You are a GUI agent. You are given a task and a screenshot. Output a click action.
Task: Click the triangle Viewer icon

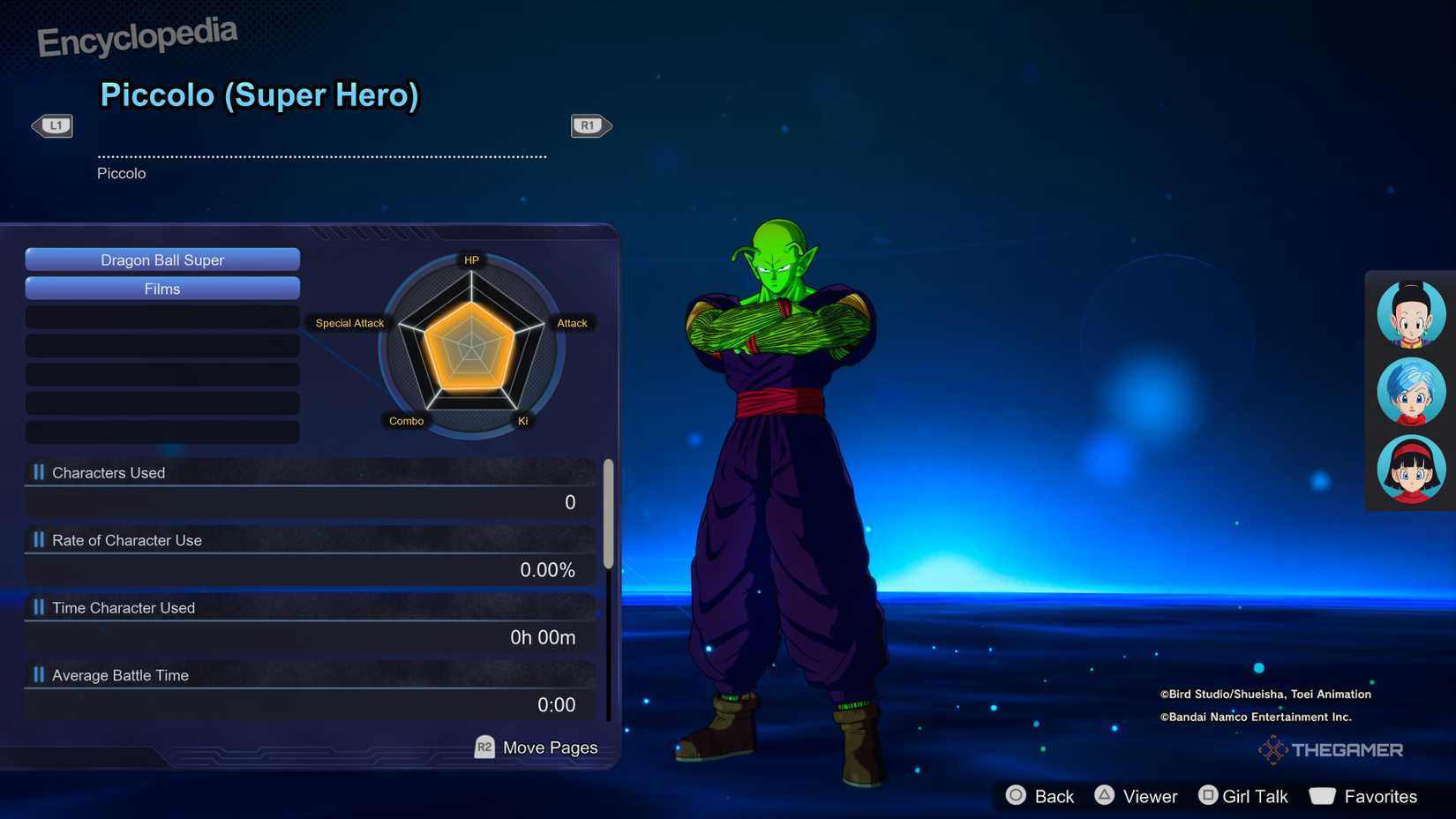point(1106,795)
